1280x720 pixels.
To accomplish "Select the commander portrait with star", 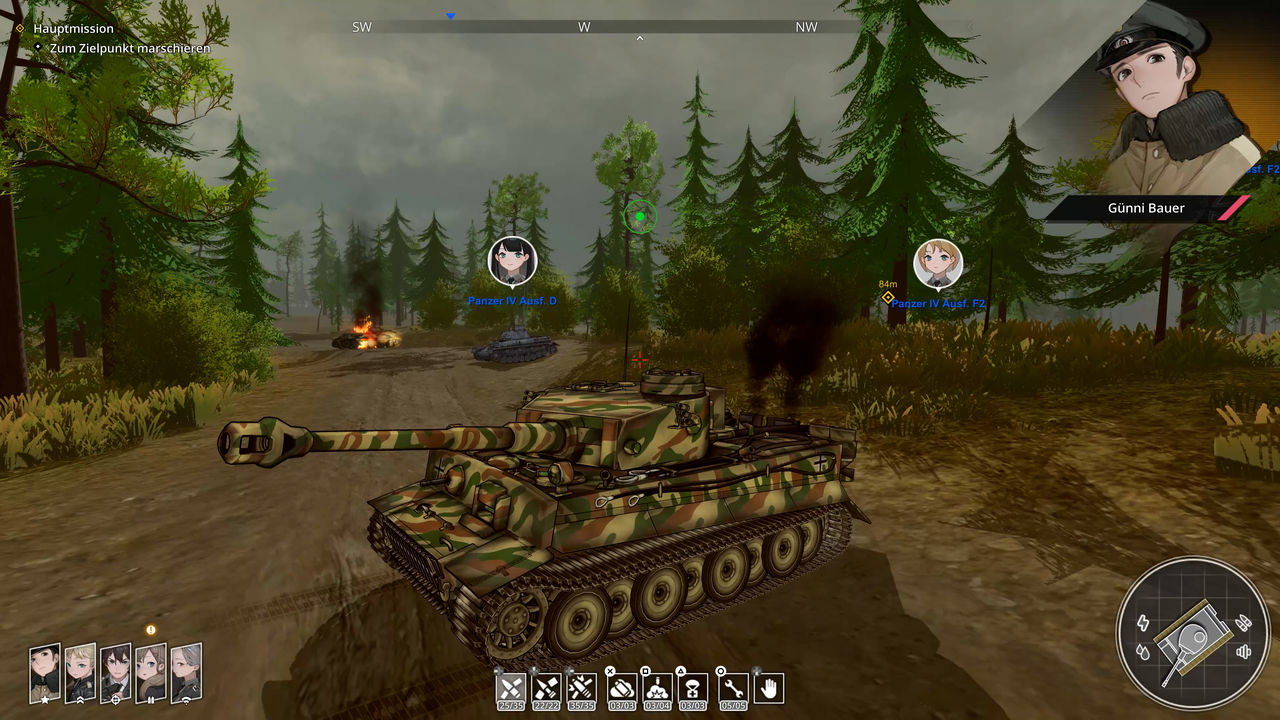I will click(x=45, y=673).
